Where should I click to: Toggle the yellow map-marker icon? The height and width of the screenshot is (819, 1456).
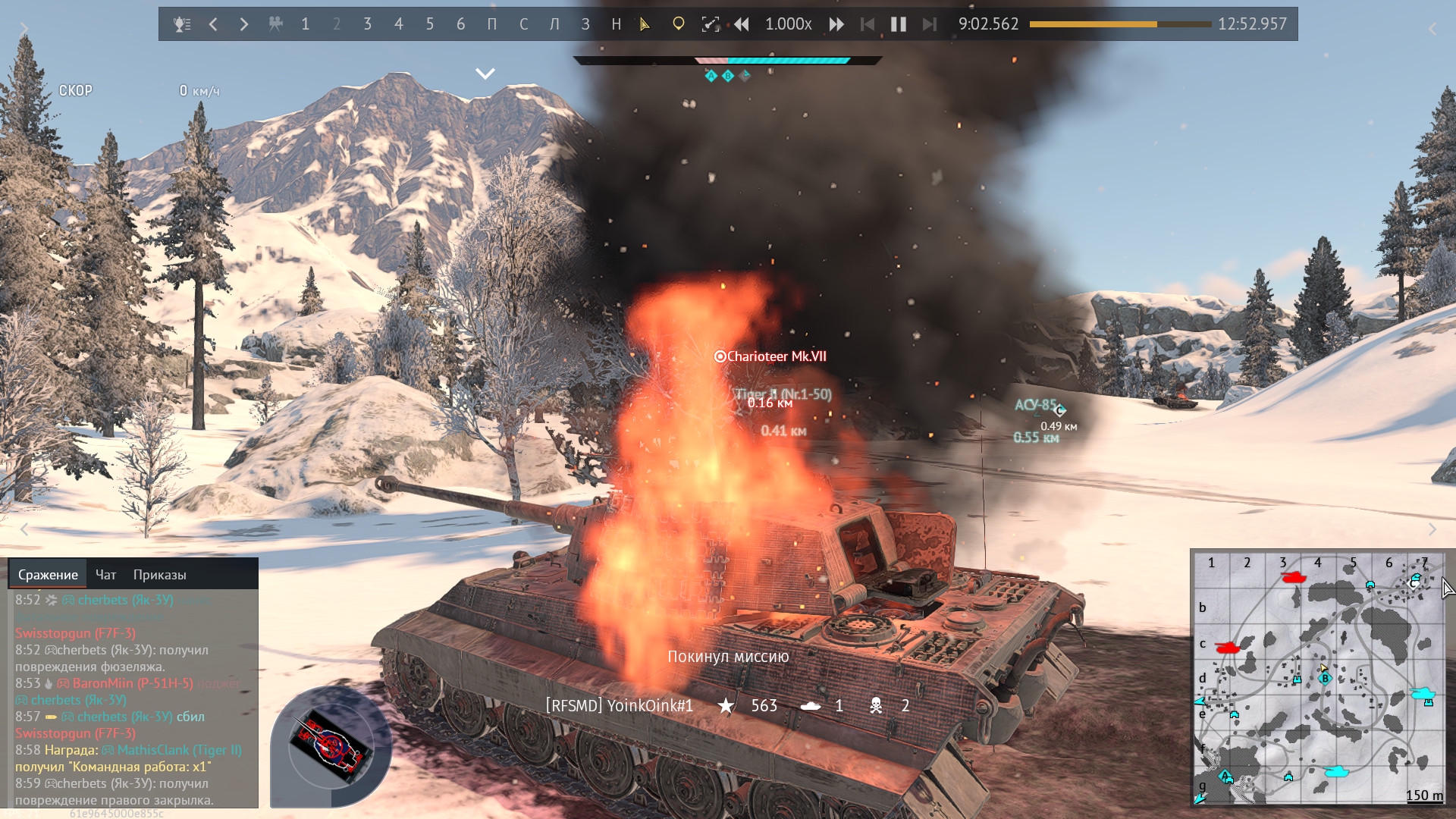679,24
